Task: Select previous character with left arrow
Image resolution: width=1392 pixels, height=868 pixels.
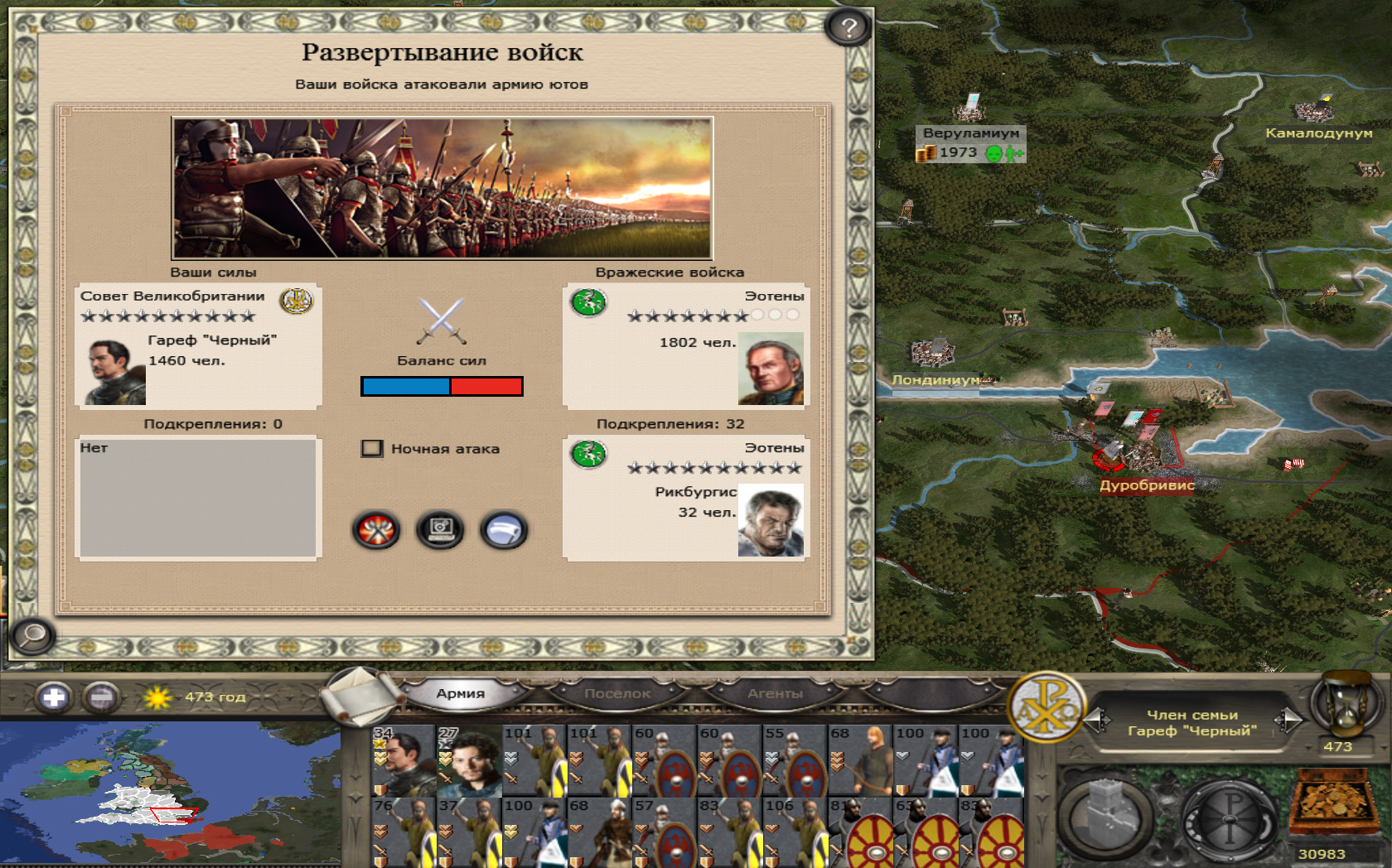Action: point(1098,720)
